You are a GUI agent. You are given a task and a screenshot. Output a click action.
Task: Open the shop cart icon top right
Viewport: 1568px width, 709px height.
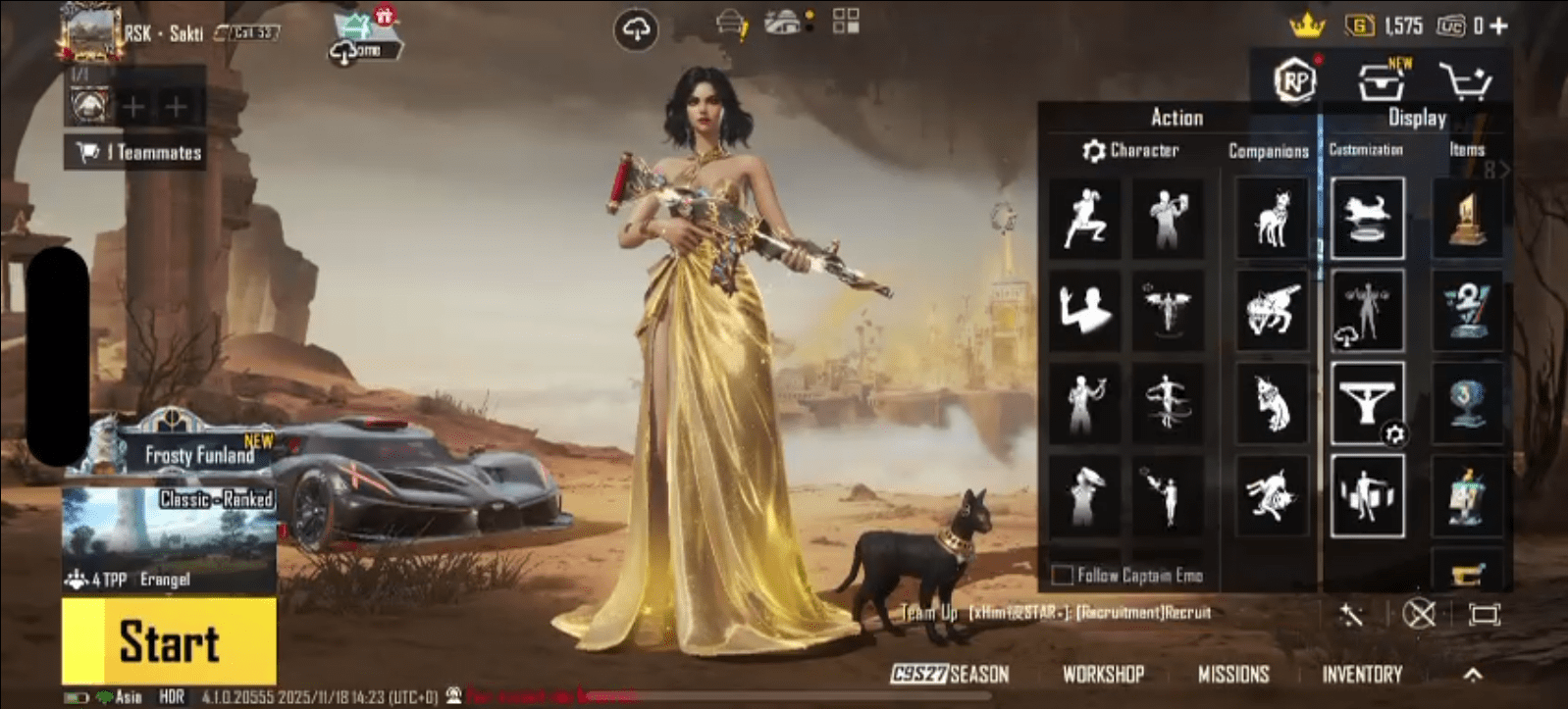pos(1468,83)
